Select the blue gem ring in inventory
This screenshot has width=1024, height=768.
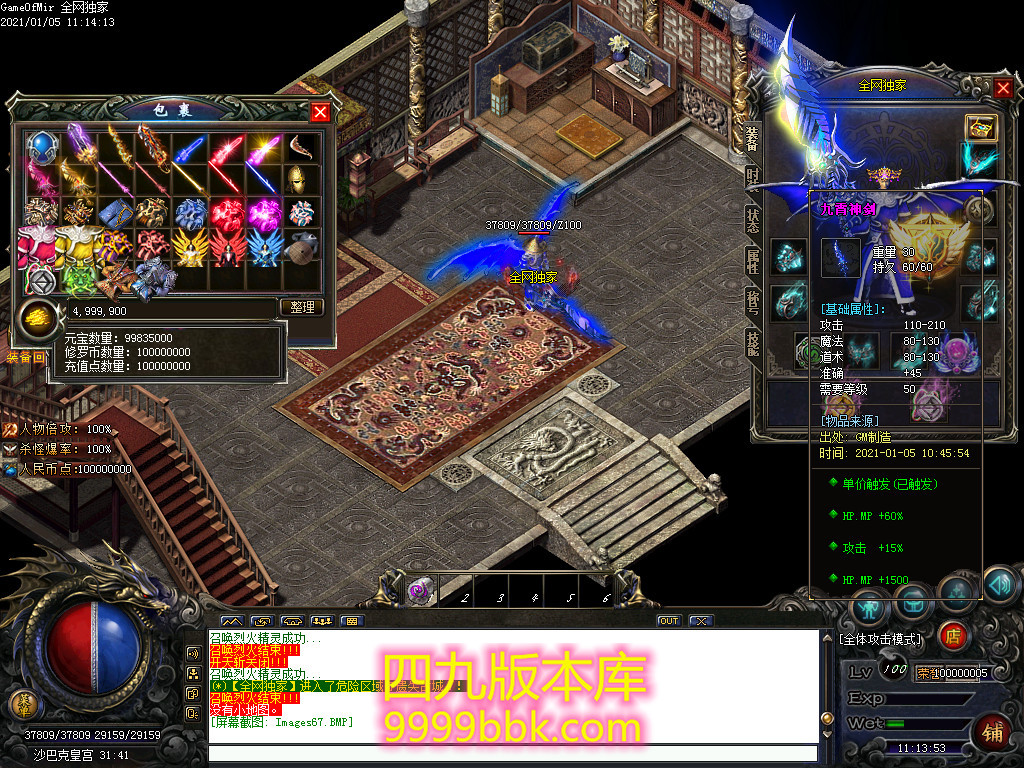(42, 148)
